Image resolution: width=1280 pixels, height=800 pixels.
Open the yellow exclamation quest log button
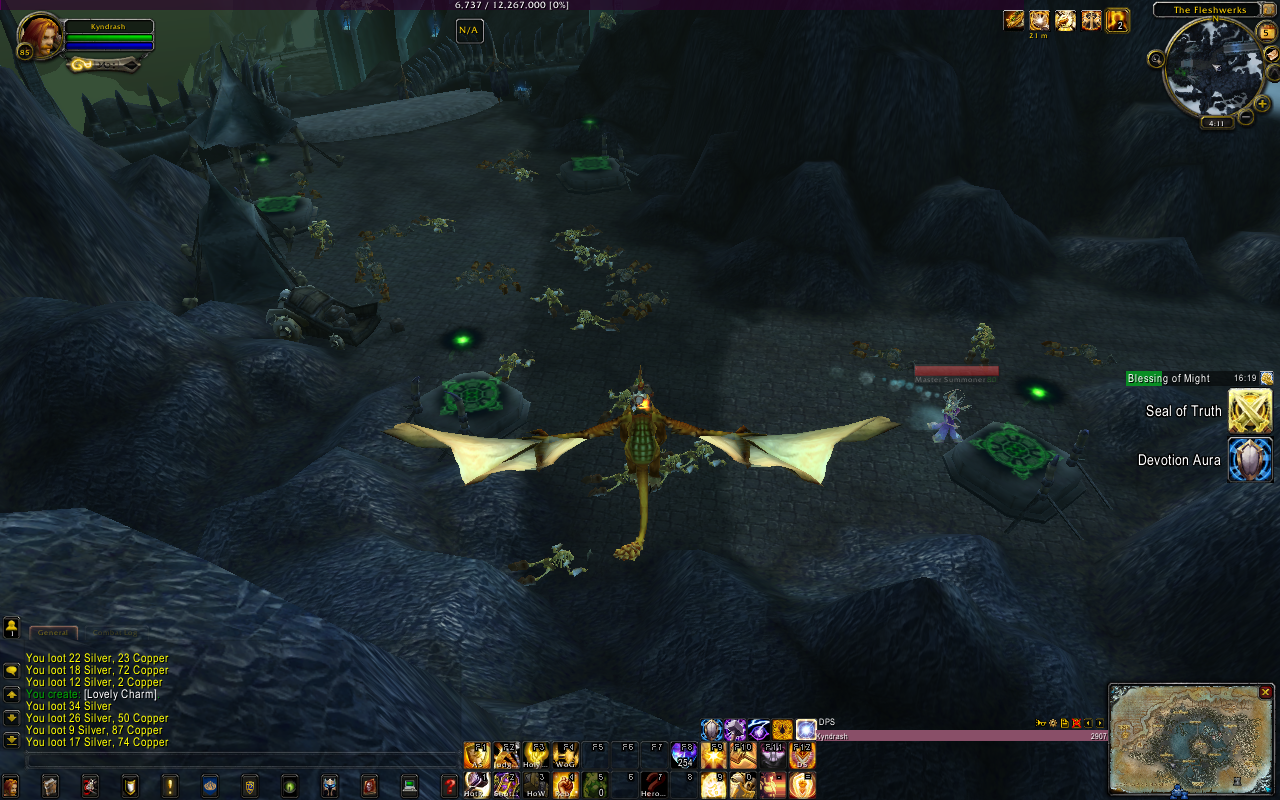point(170,786)
